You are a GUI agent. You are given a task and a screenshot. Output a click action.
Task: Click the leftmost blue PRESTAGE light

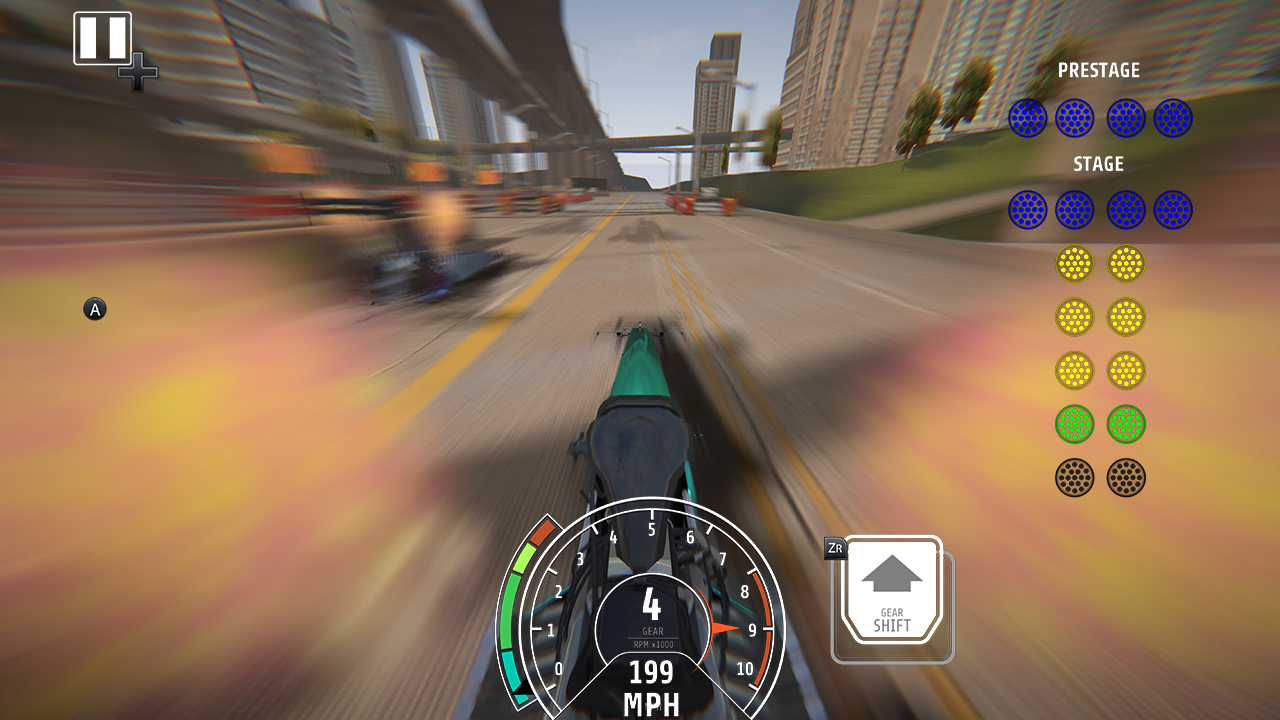pyautogui.click(x=1026, y=117)
